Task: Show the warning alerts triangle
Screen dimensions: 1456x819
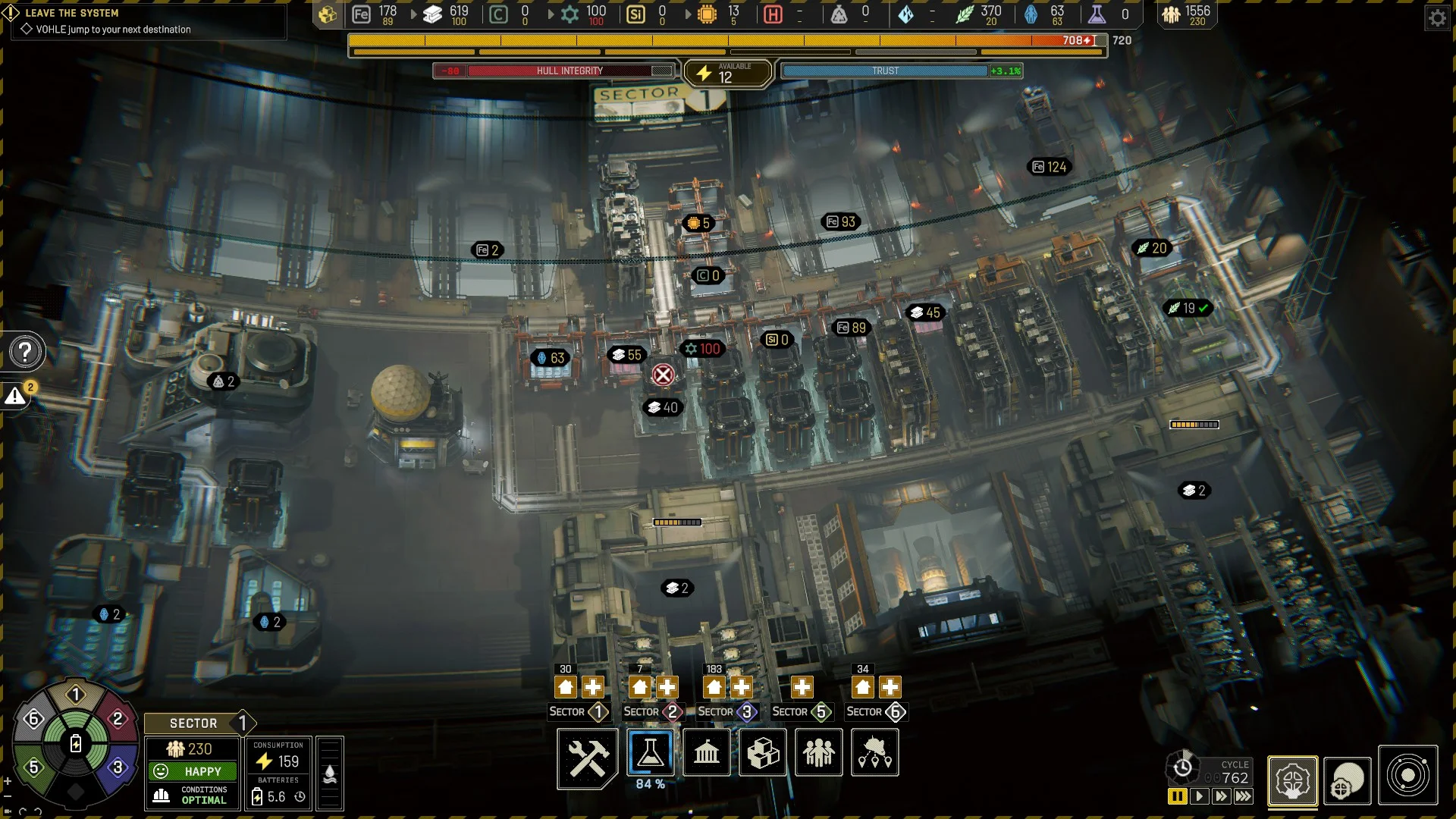Action: (15, 396)
